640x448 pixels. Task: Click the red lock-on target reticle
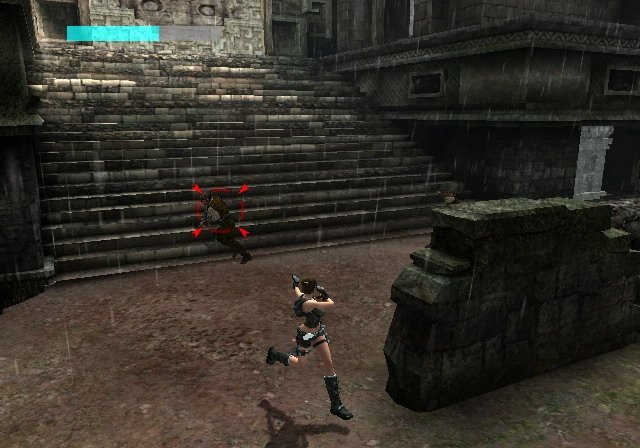[x=221, y=211]
